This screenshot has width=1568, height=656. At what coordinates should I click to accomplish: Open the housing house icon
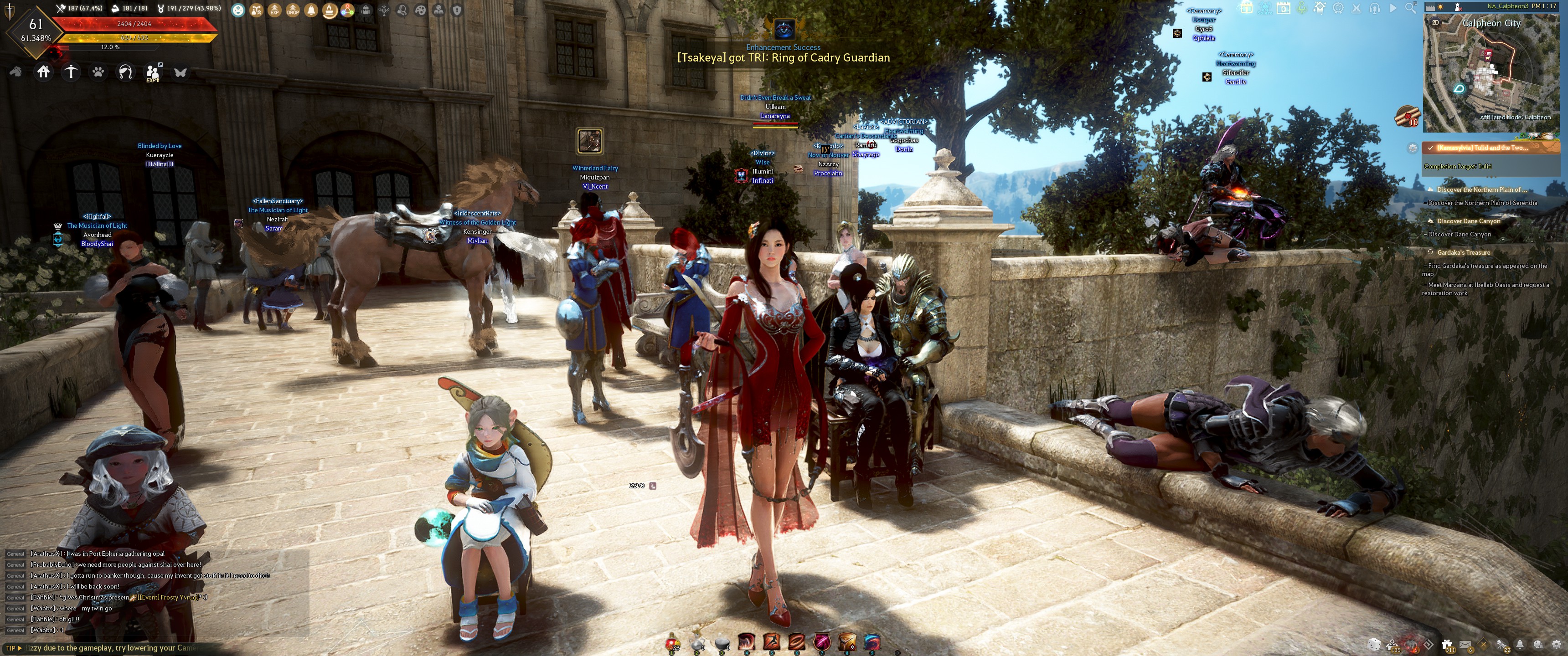pyautogui.click(x=43, y=72)
